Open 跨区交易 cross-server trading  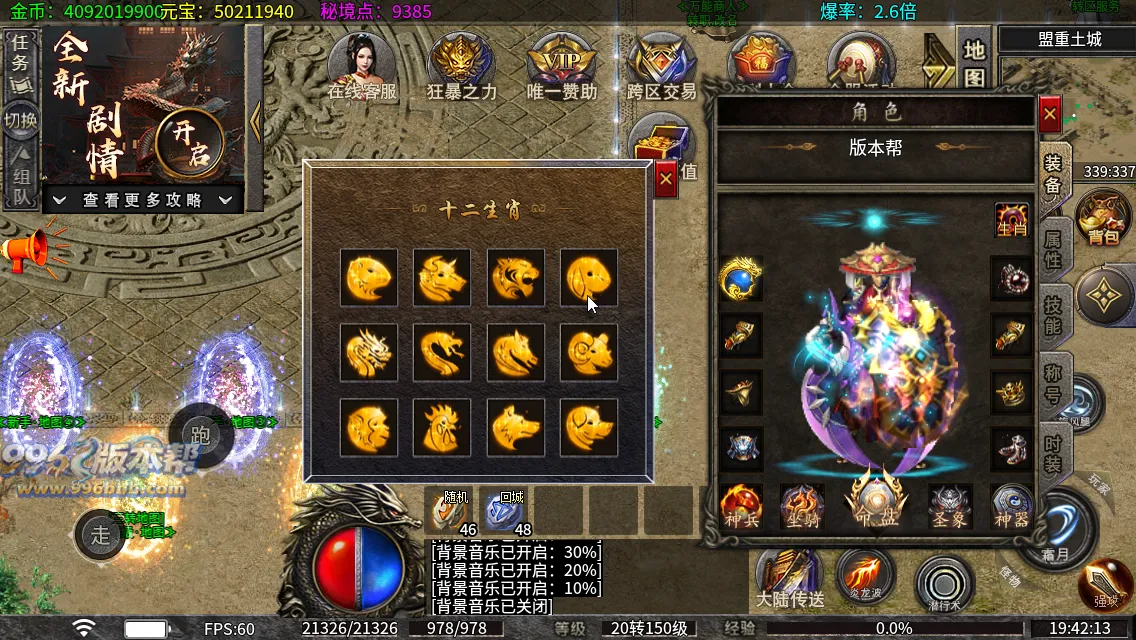point(661,66)
